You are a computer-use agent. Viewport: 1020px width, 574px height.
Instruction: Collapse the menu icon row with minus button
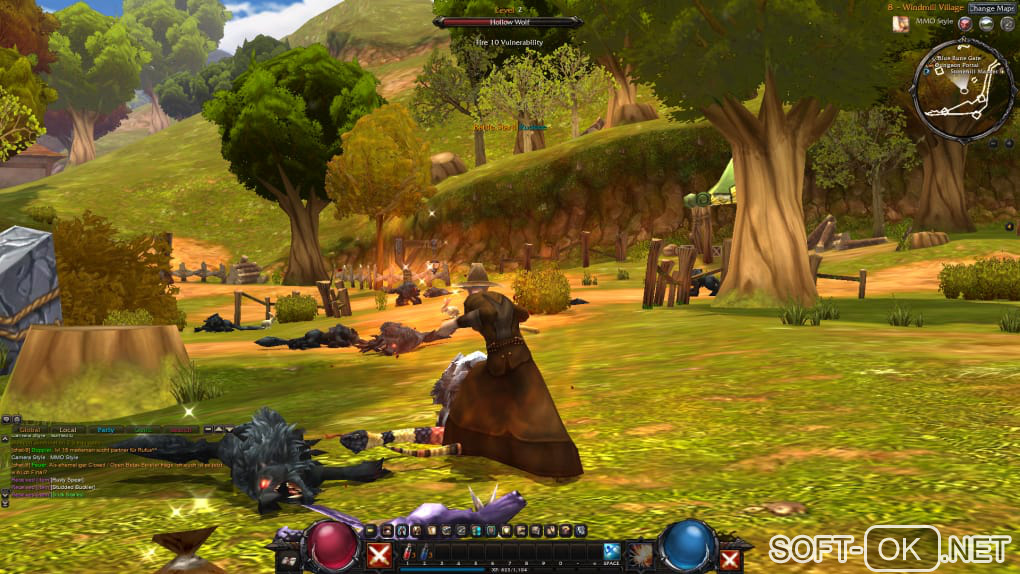pyautogui.click(x=371, y=530)
